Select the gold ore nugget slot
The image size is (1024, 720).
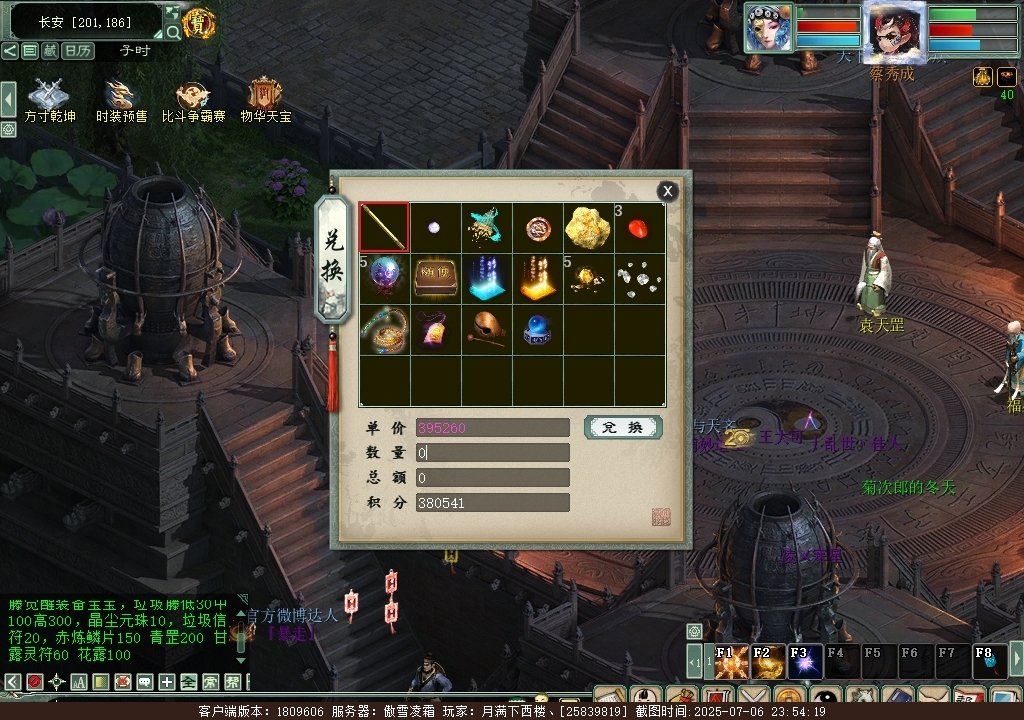tap(588, 228)
